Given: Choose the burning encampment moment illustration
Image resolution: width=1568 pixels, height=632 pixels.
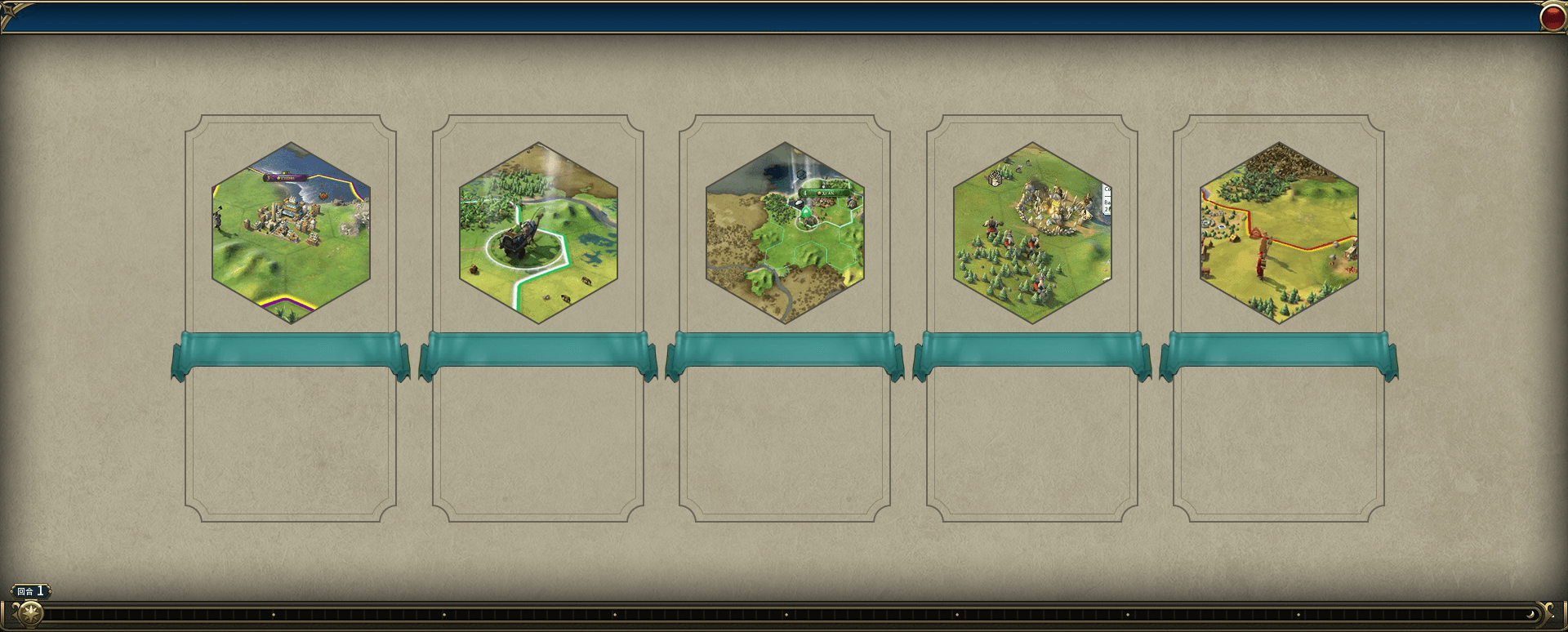Looking at the screenshot, I should click(x=1032, y=233).
